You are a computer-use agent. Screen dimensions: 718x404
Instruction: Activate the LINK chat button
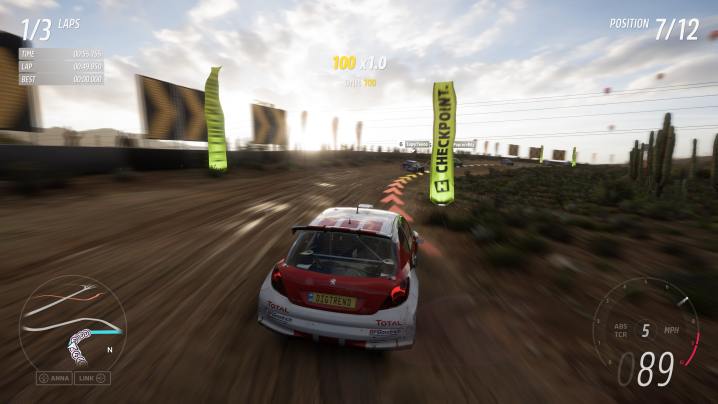pyautogui.click(x=92, y=378)
